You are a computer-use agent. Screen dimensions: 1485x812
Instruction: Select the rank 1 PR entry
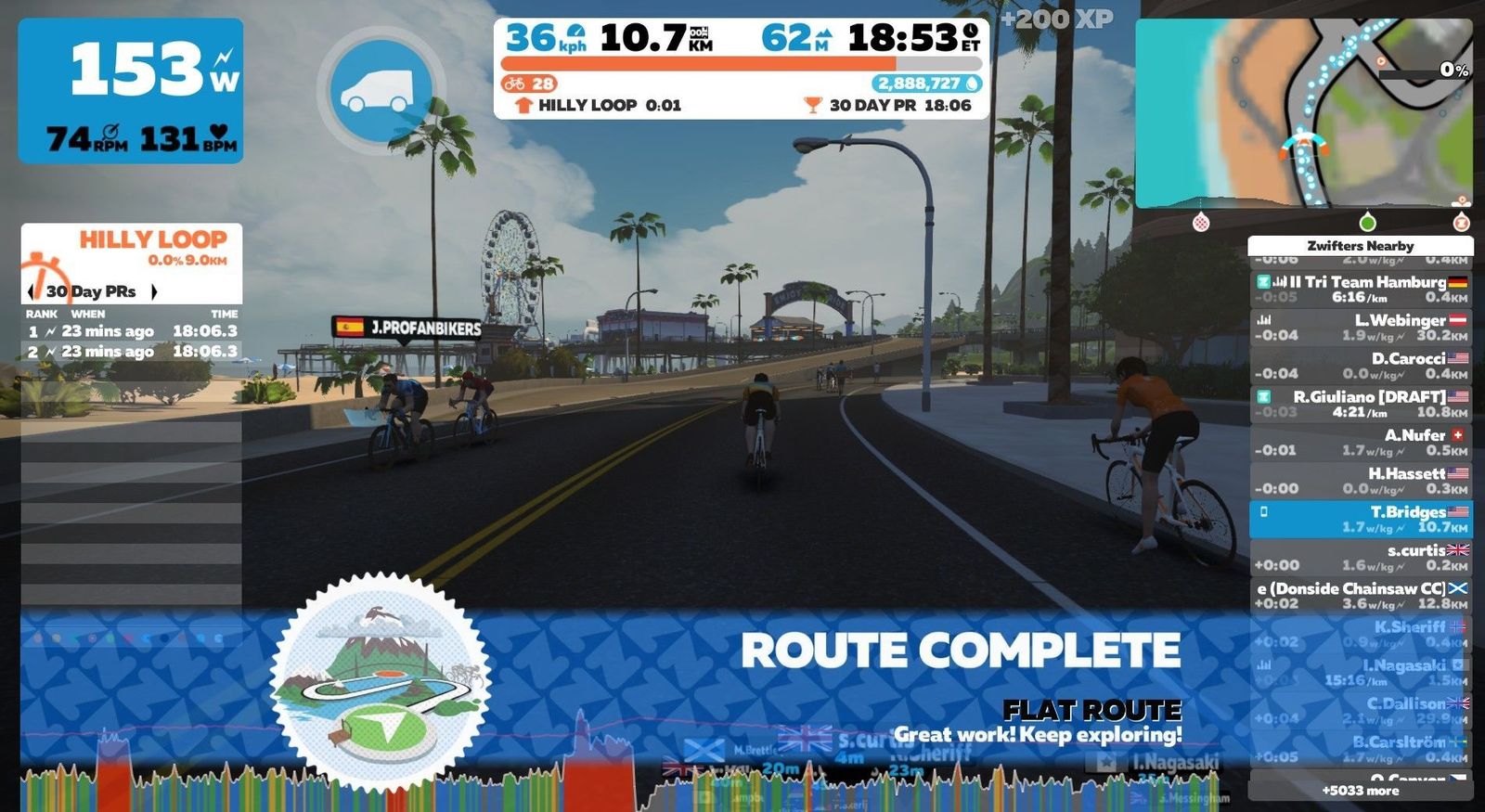point(132,331)
